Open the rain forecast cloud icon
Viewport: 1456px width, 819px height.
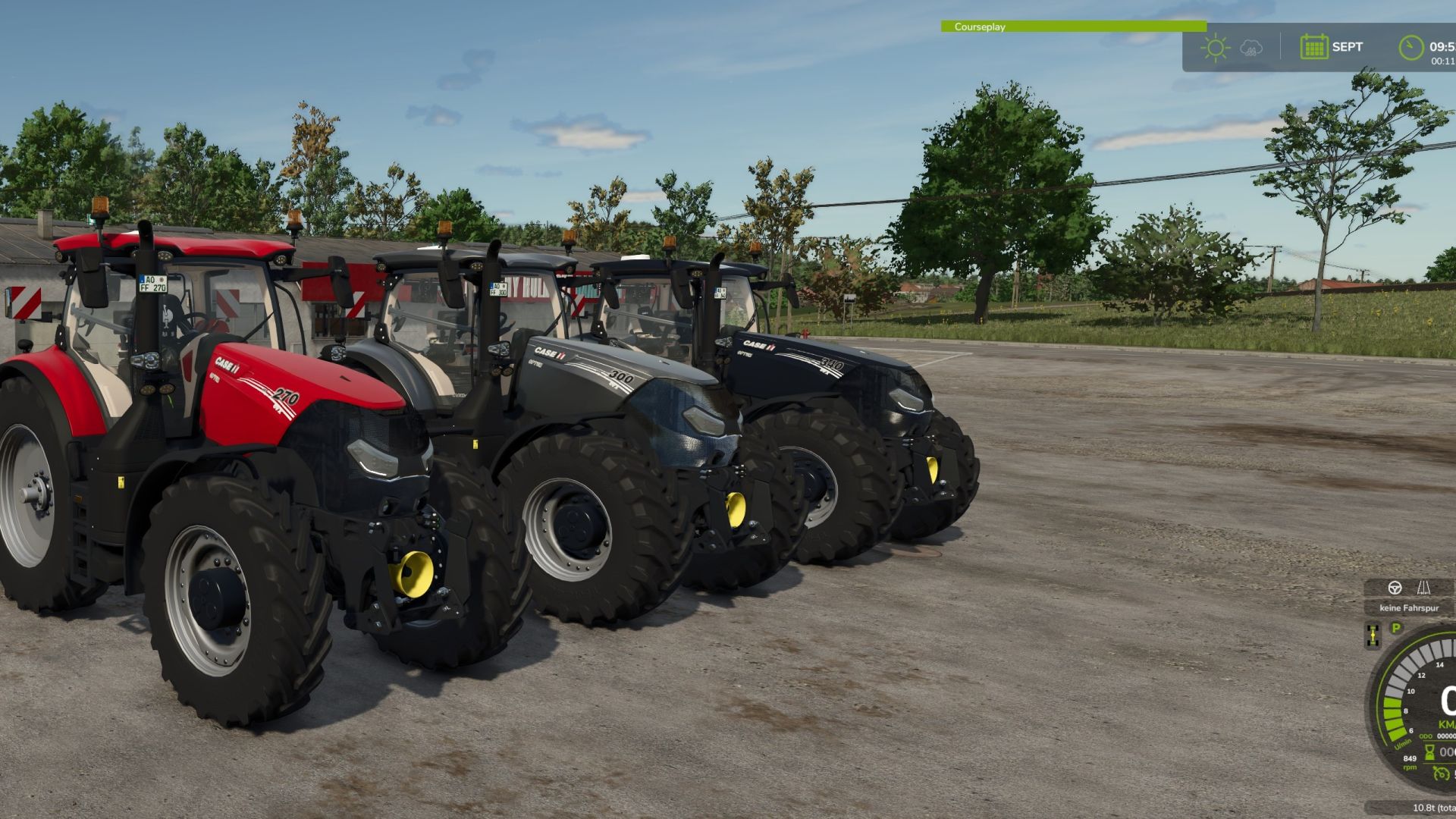click(x=1250, y=49)
